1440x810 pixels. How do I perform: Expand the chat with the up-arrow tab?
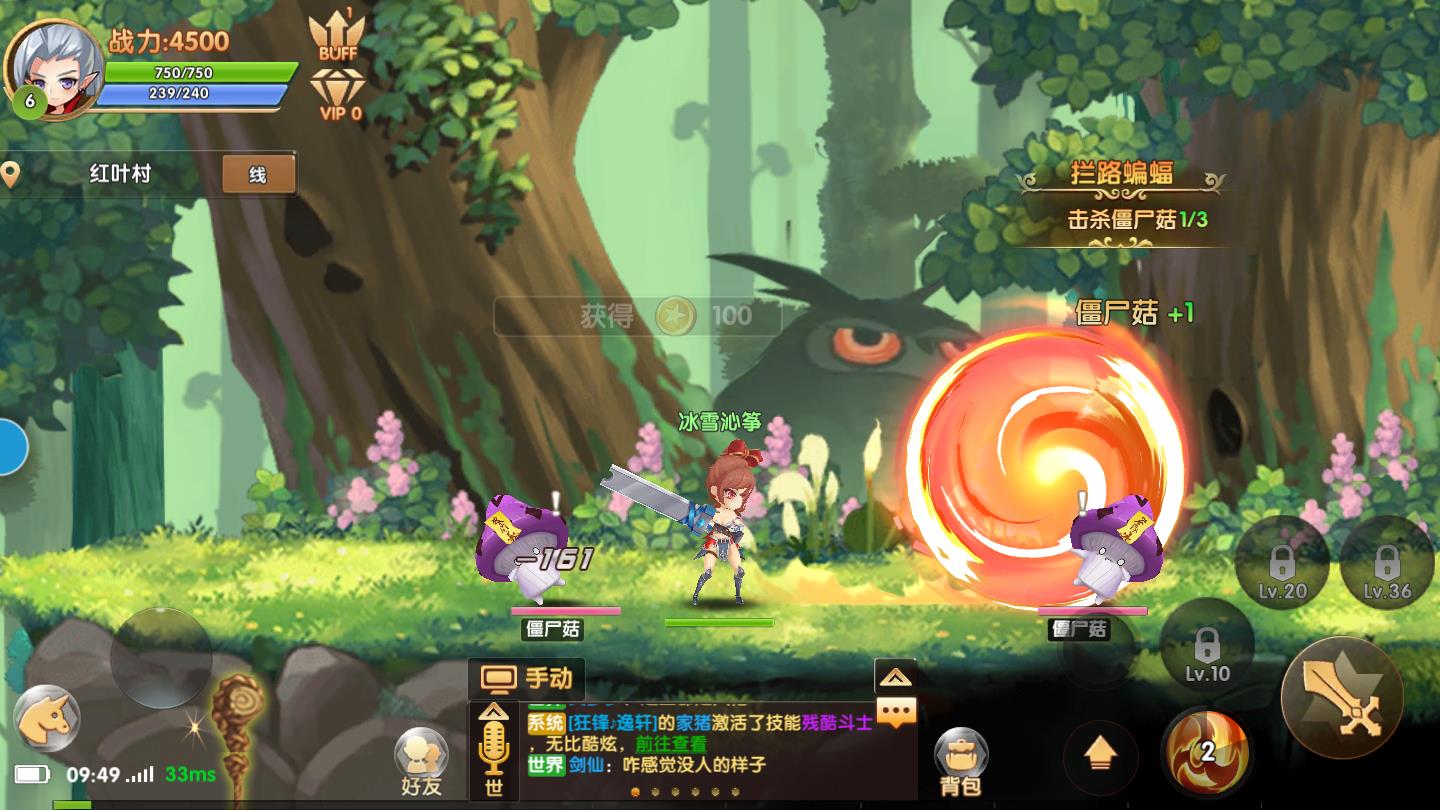click(895, 676)
